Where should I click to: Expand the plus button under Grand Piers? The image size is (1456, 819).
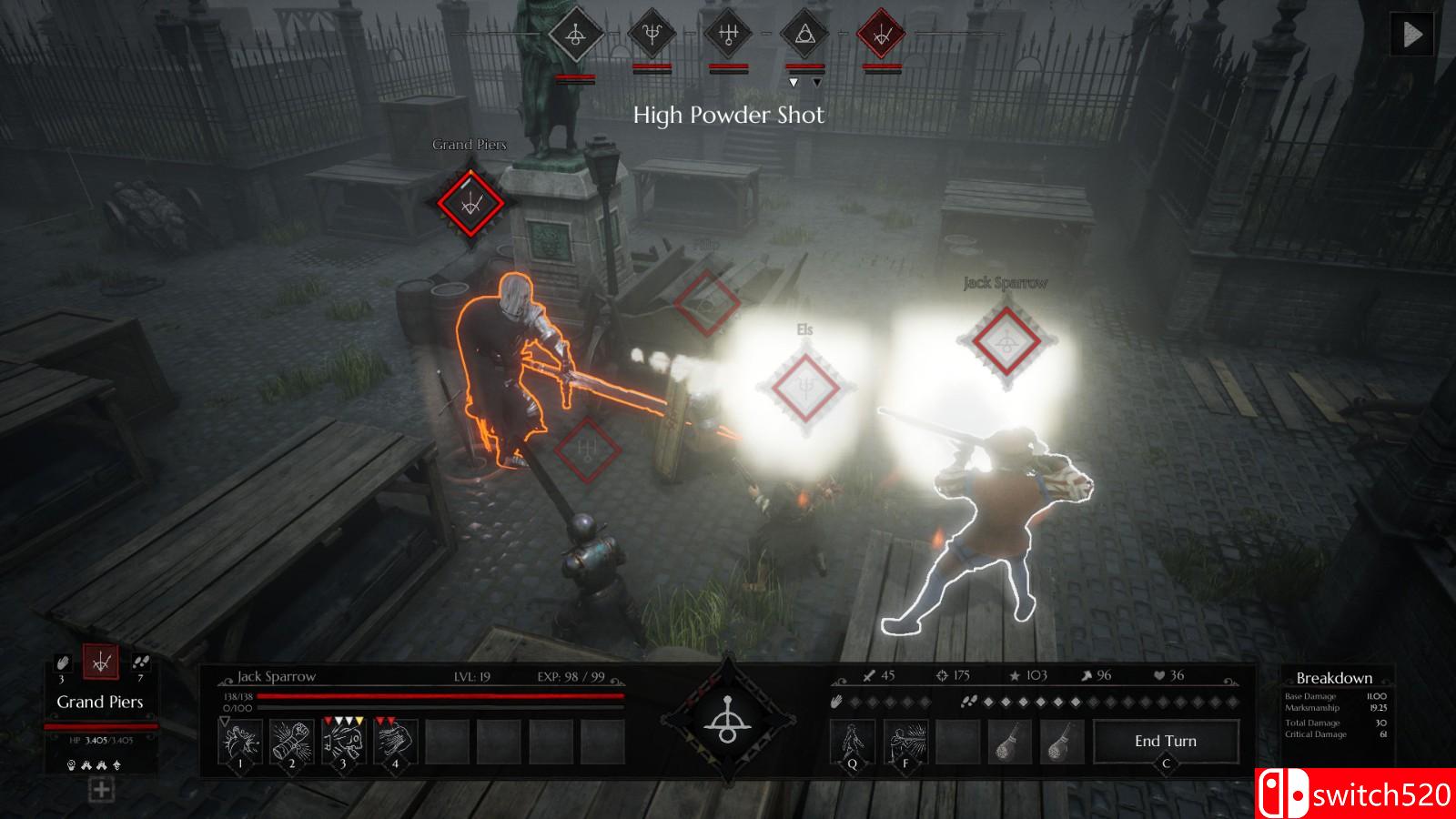(101, 790)
